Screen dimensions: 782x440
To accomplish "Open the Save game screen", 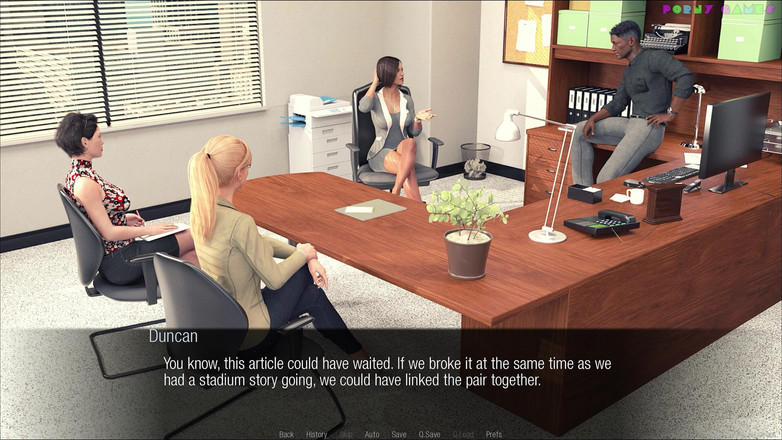I will click(399, 434).
